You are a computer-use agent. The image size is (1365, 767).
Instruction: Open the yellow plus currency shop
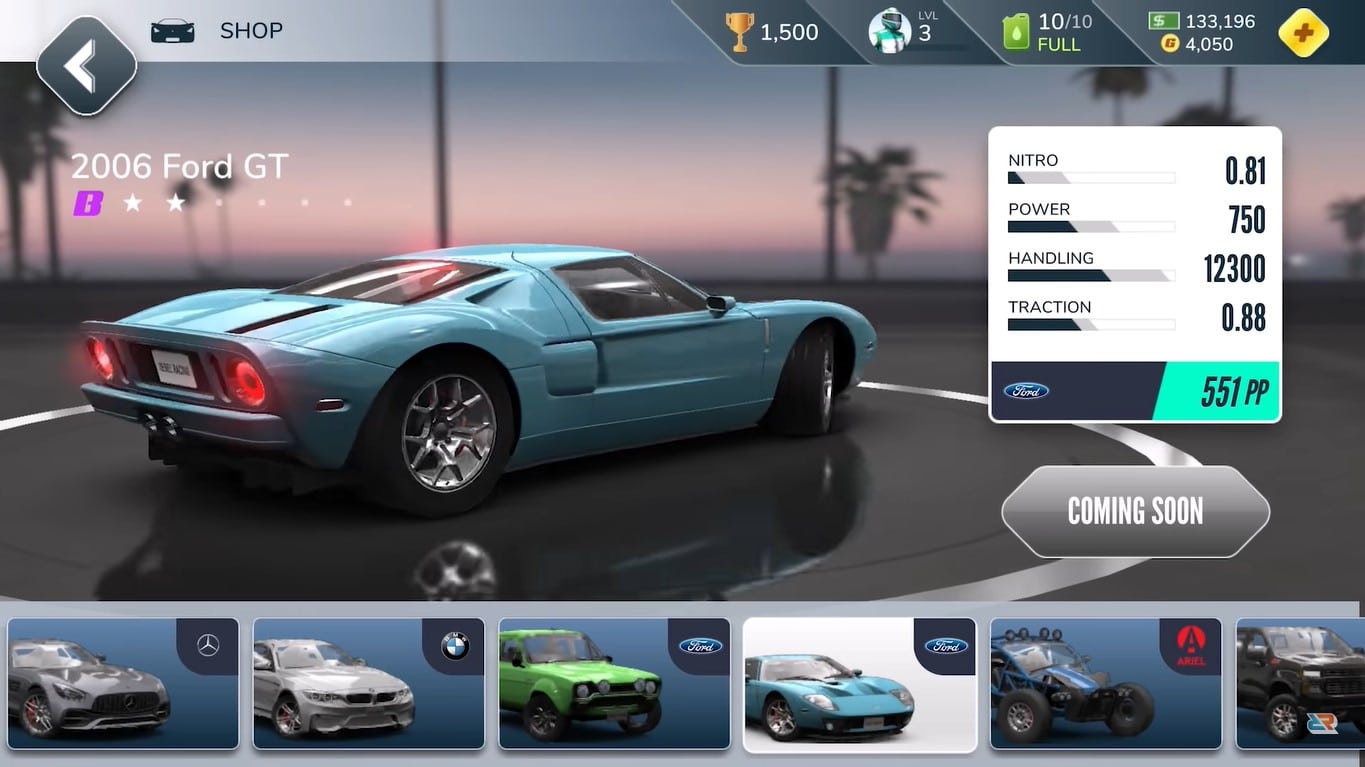coord(1303,33)
